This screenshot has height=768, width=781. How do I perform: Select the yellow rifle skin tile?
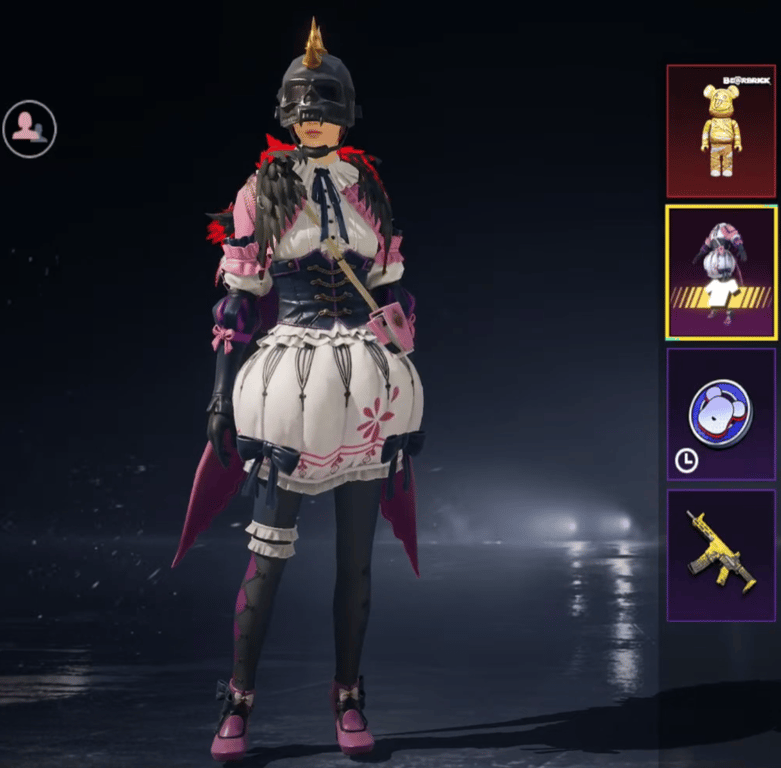(720, 554)
